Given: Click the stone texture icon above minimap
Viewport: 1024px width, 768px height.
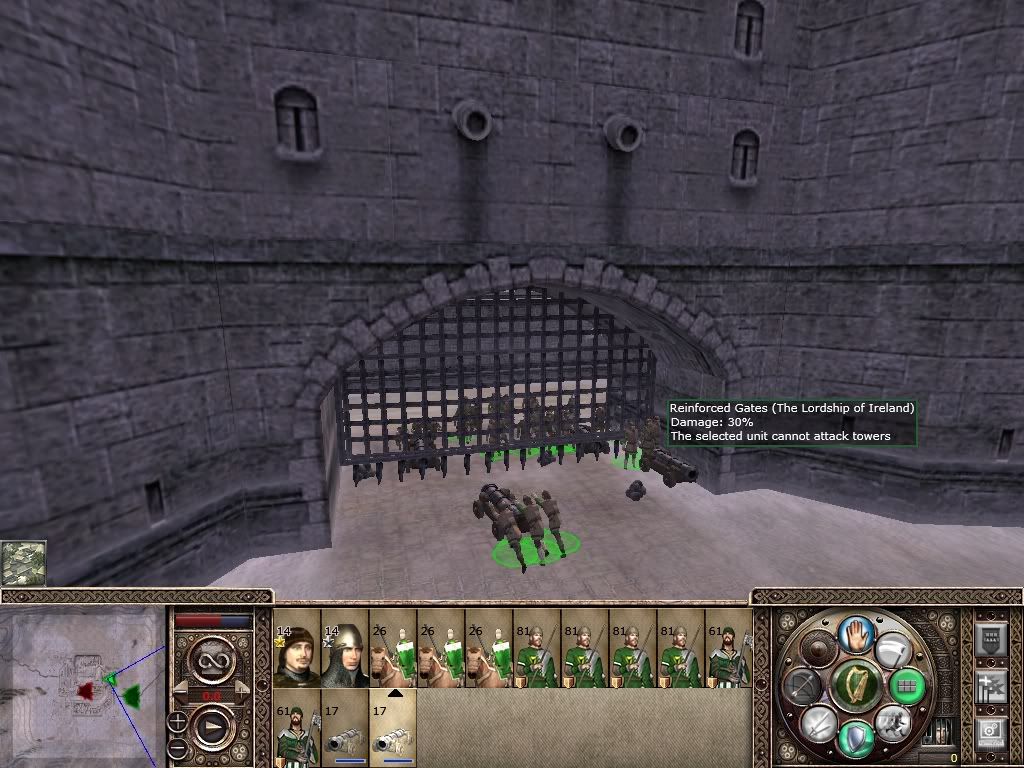Looking at the screenshot, I should coord(23,563).
